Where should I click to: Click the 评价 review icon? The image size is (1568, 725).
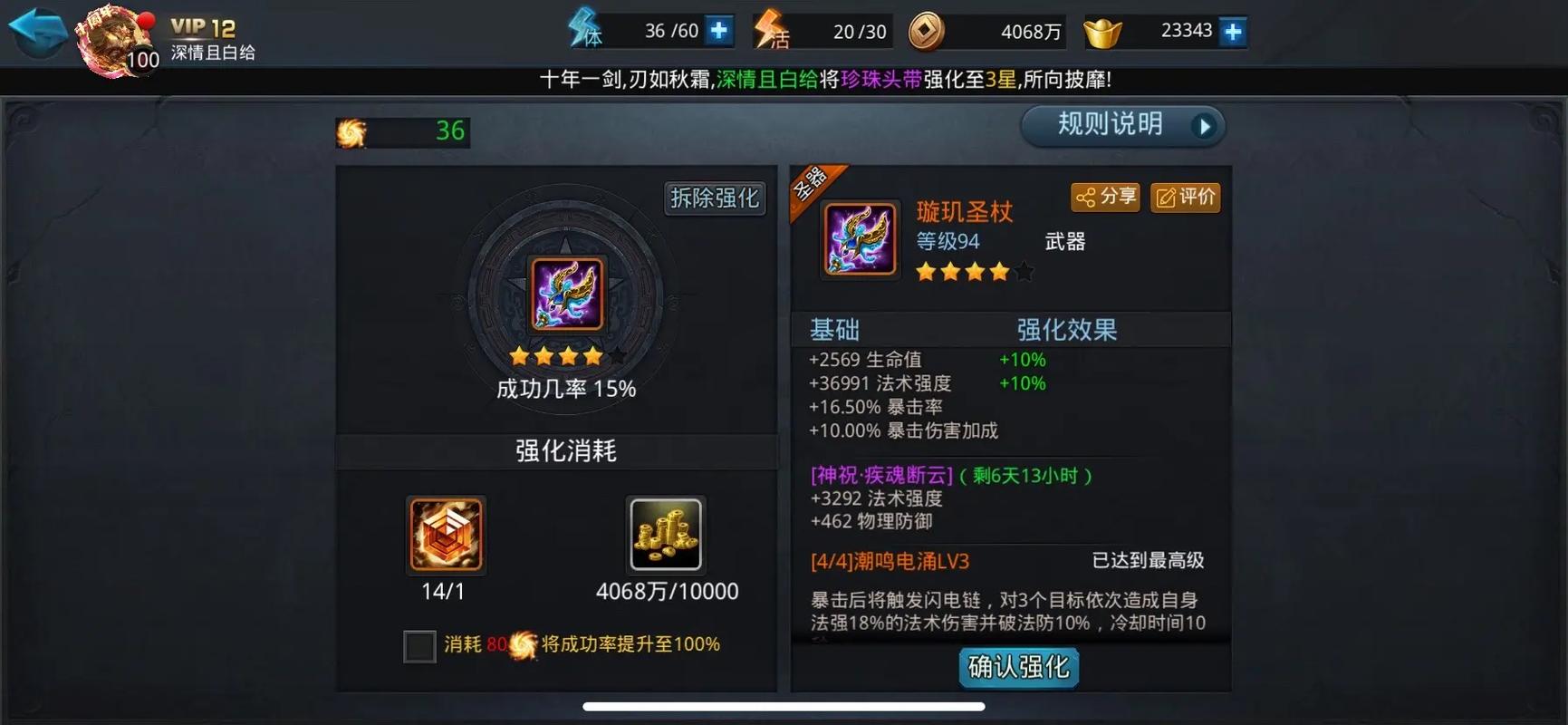coord(1184,198)
